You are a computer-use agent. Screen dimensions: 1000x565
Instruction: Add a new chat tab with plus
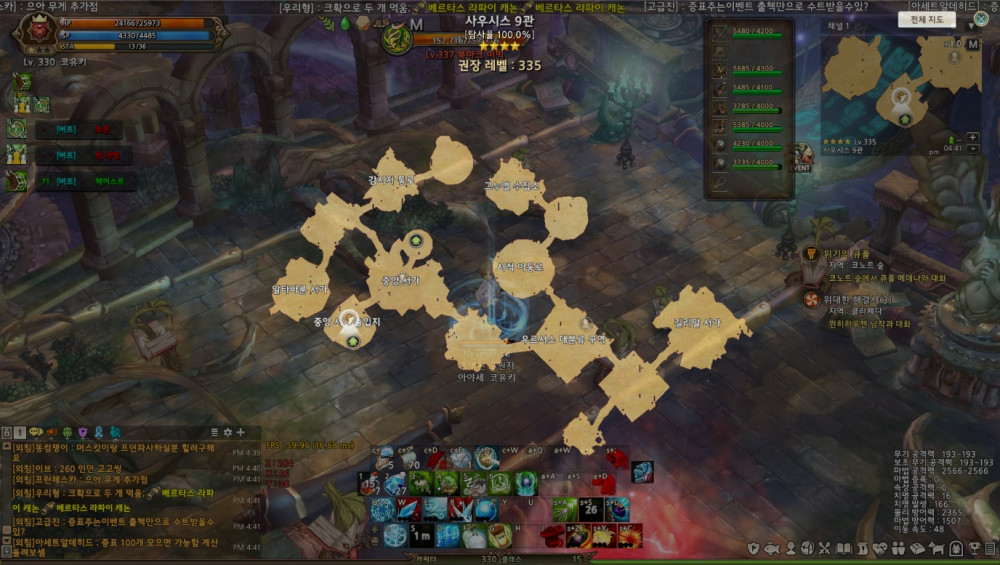(x=240, y=432)
